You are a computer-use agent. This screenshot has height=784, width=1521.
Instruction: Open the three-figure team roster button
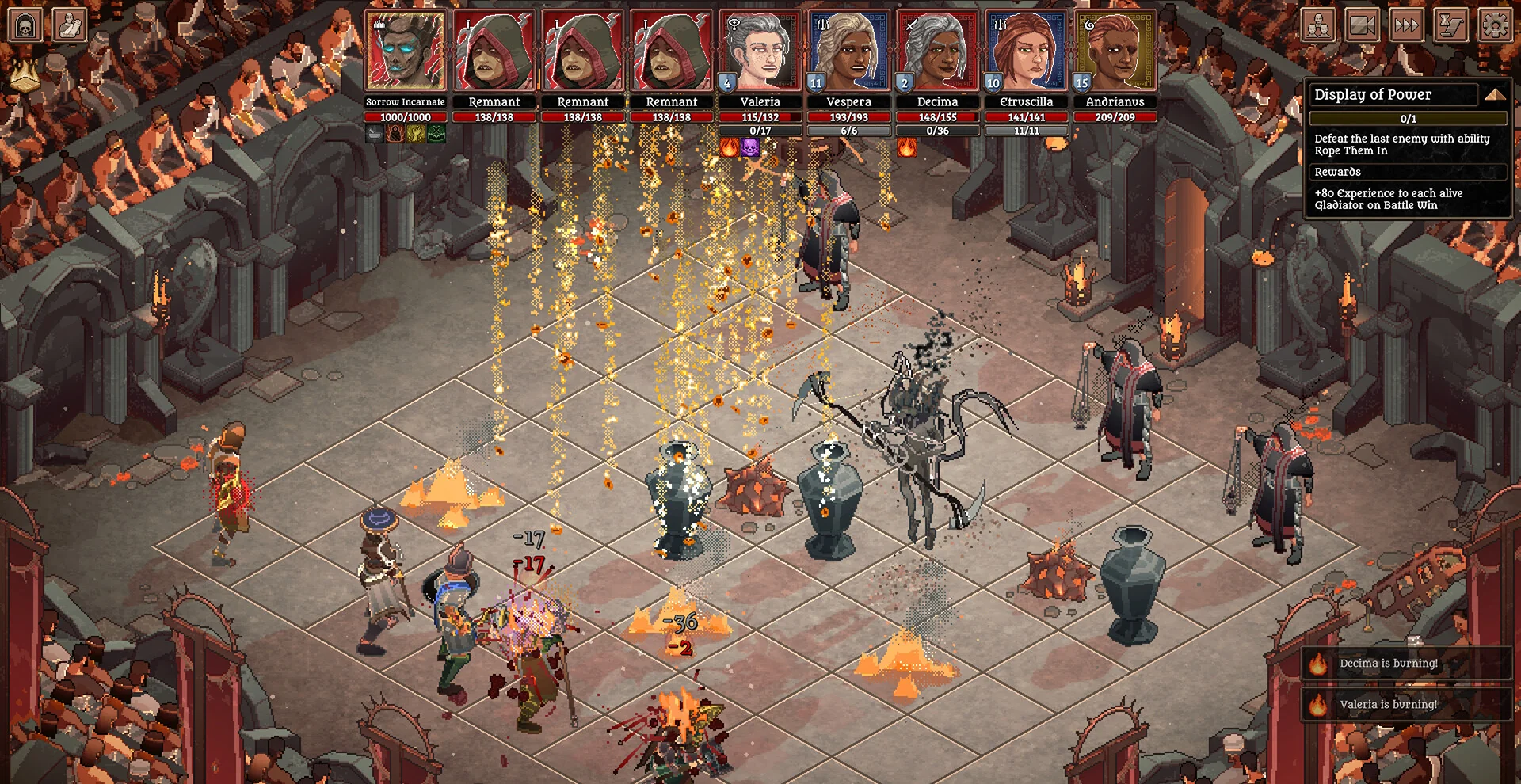1318,26
